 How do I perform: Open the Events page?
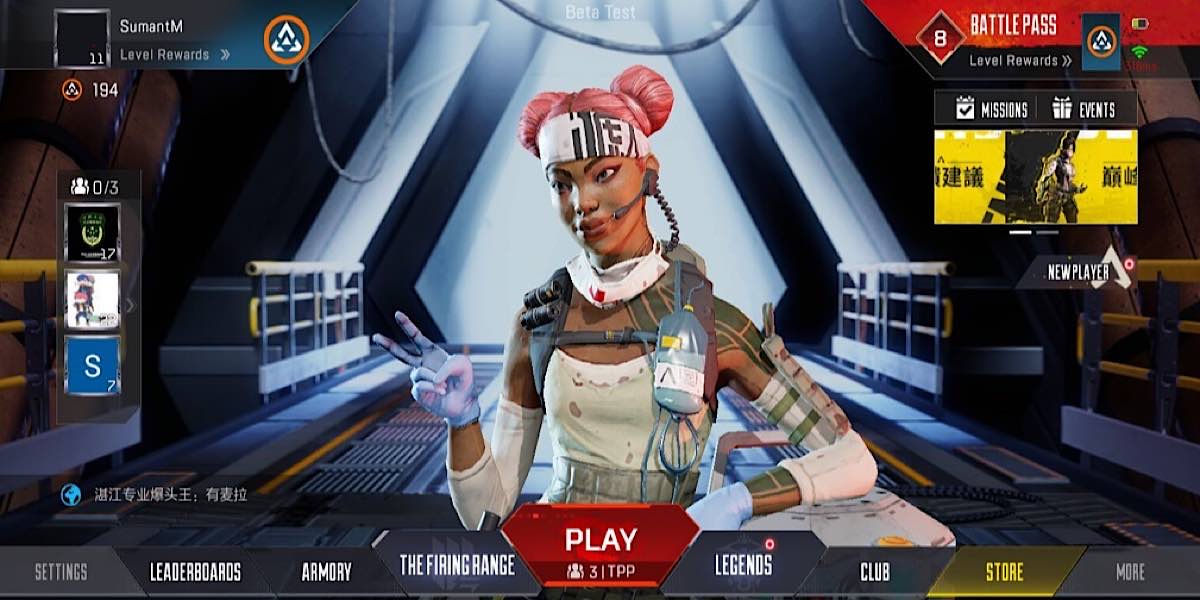click(x=1085, y=110)
